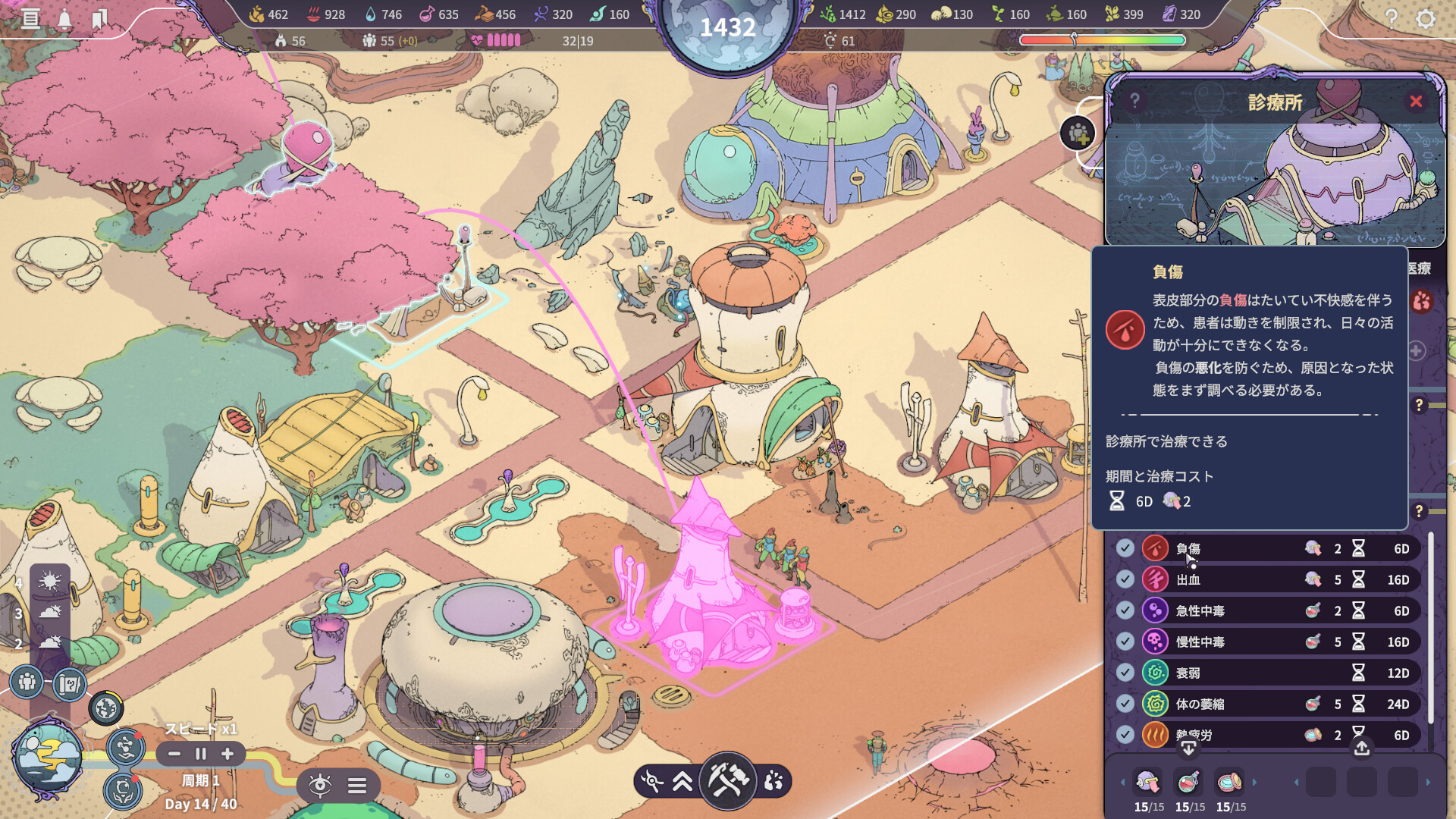
Task: Open the hammer and pickaxe build menu
Action: coord(727,780)
